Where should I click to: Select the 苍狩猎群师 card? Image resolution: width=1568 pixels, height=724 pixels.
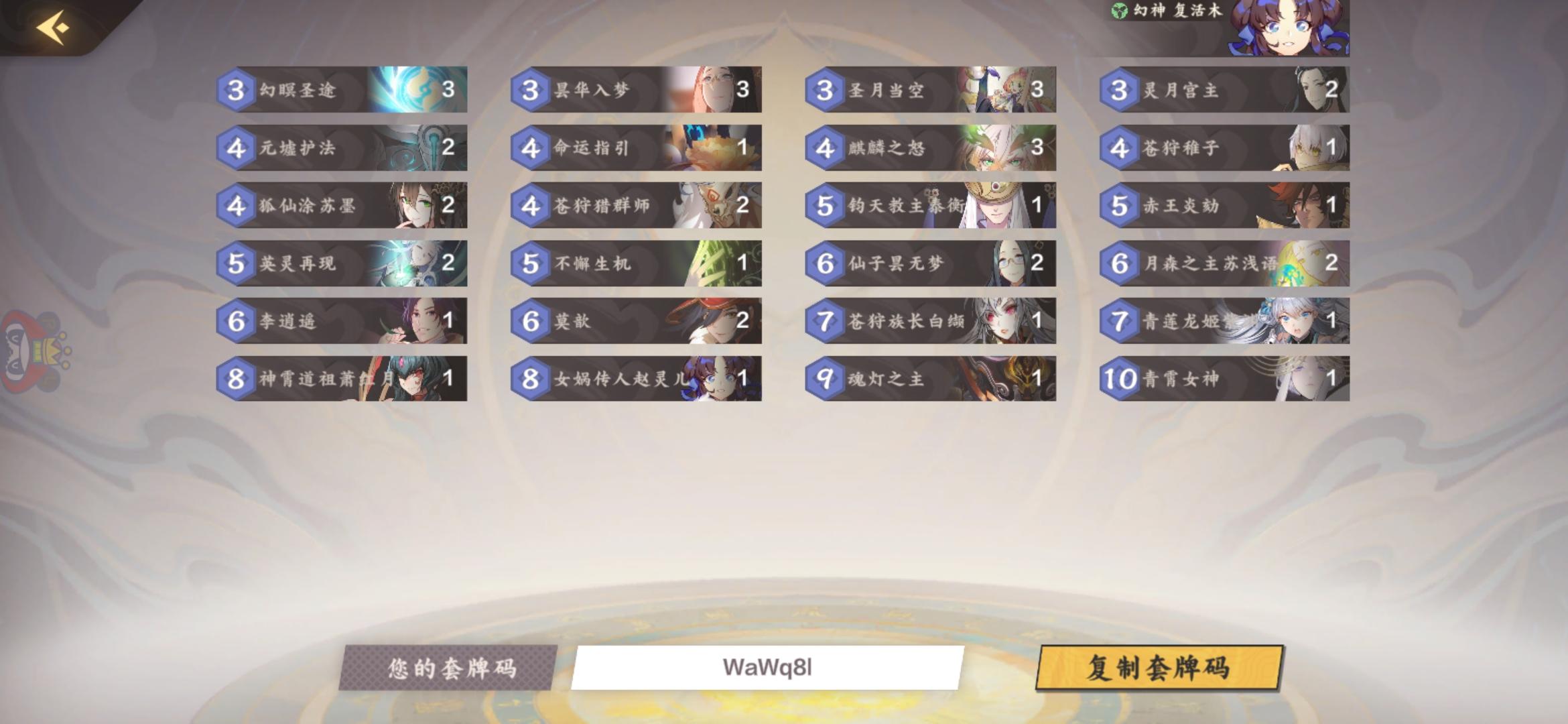click(637, 206)
